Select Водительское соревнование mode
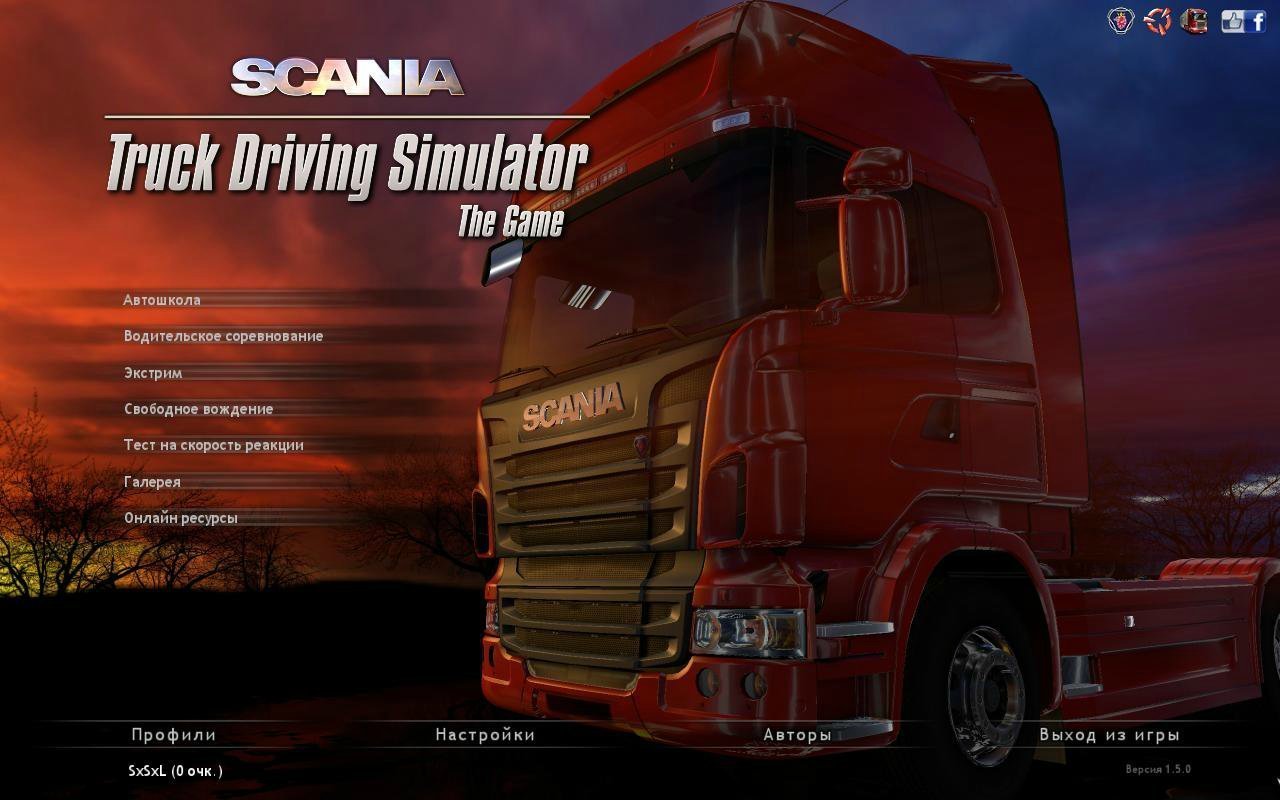This screenshot has height=800, width=1280. 223,336
